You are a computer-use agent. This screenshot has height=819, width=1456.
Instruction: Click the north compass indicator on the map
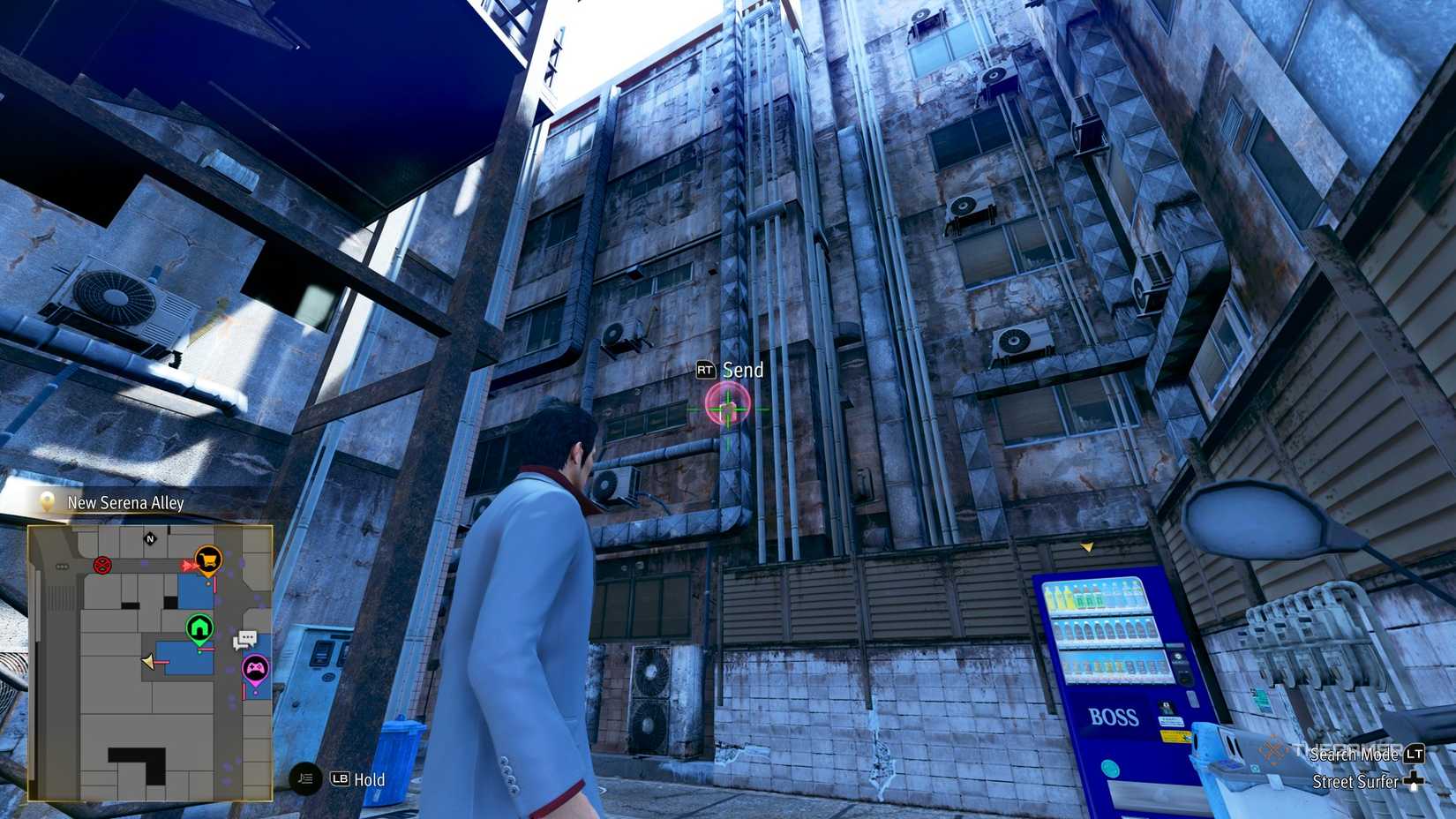(150, 538)
